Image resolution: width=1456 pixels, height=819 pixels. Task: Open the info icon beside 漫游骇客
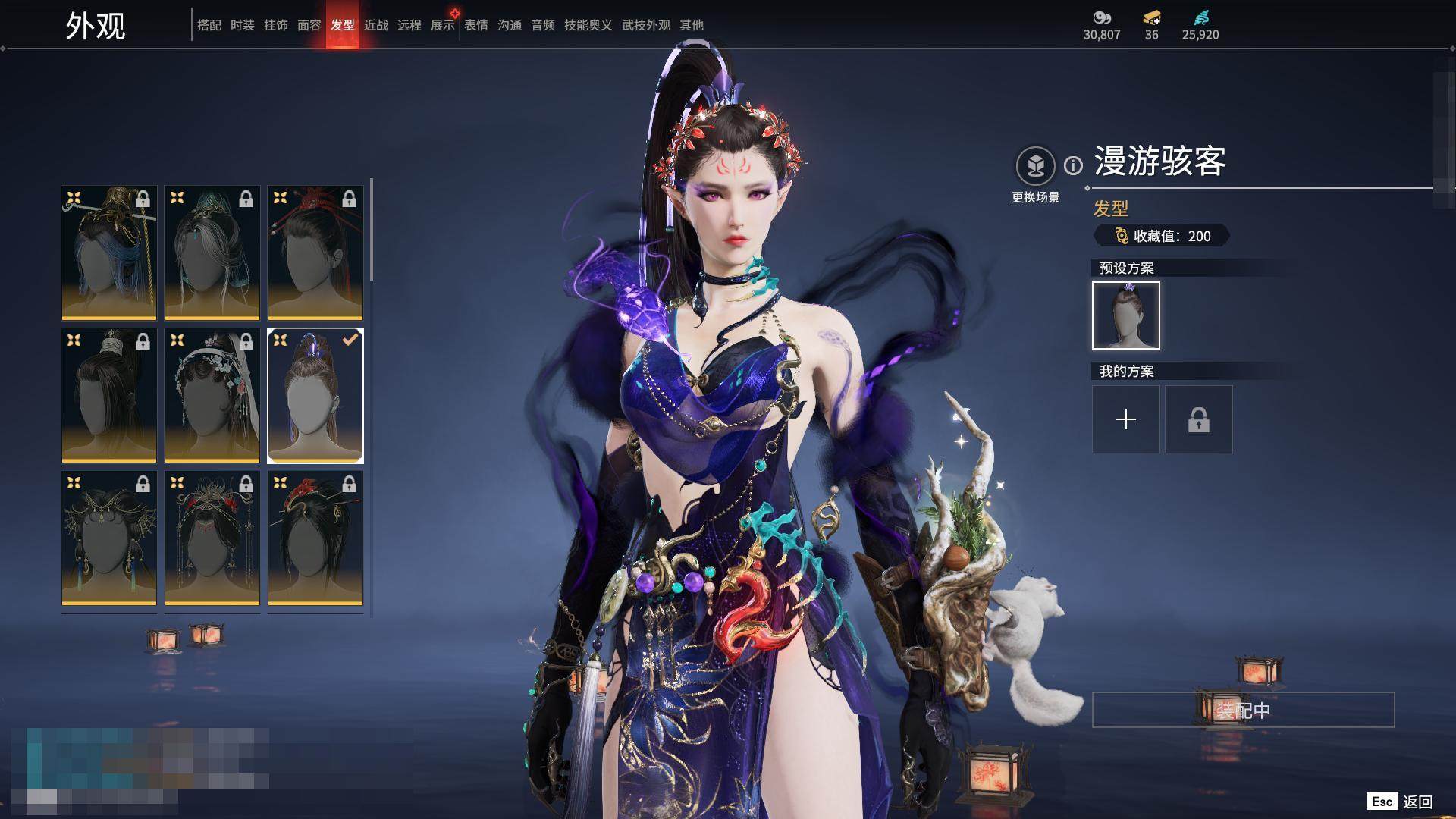point(1073,165)
